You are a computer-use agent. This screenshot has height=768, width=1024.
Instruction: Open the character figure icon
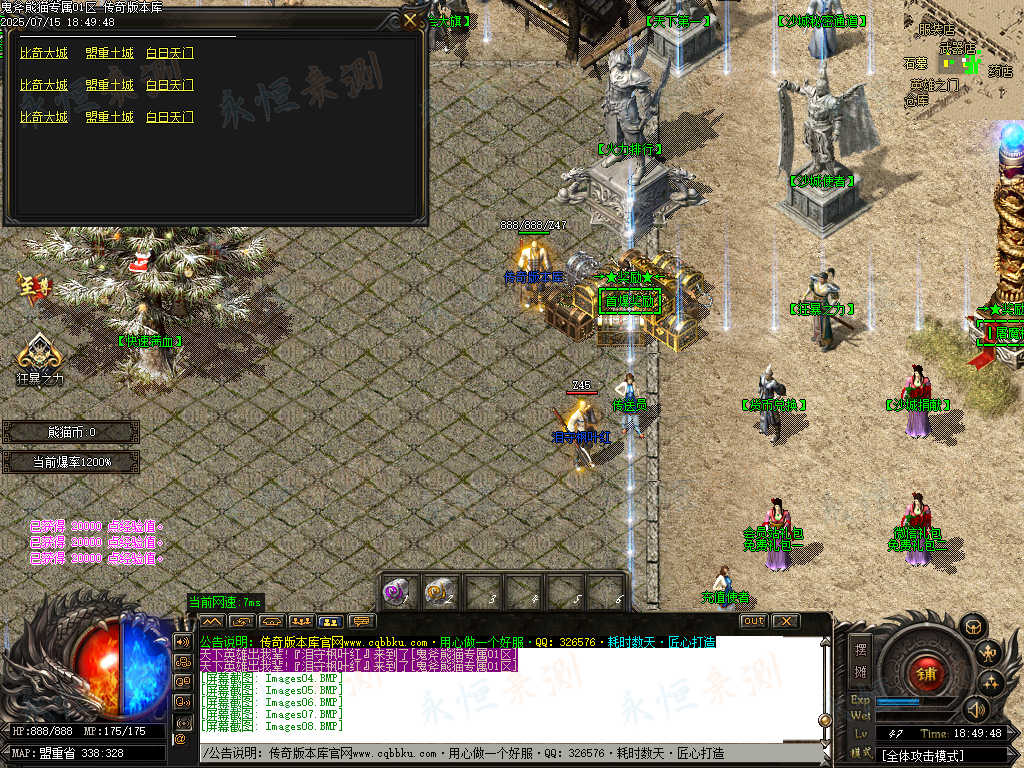[x=989, y=655]
